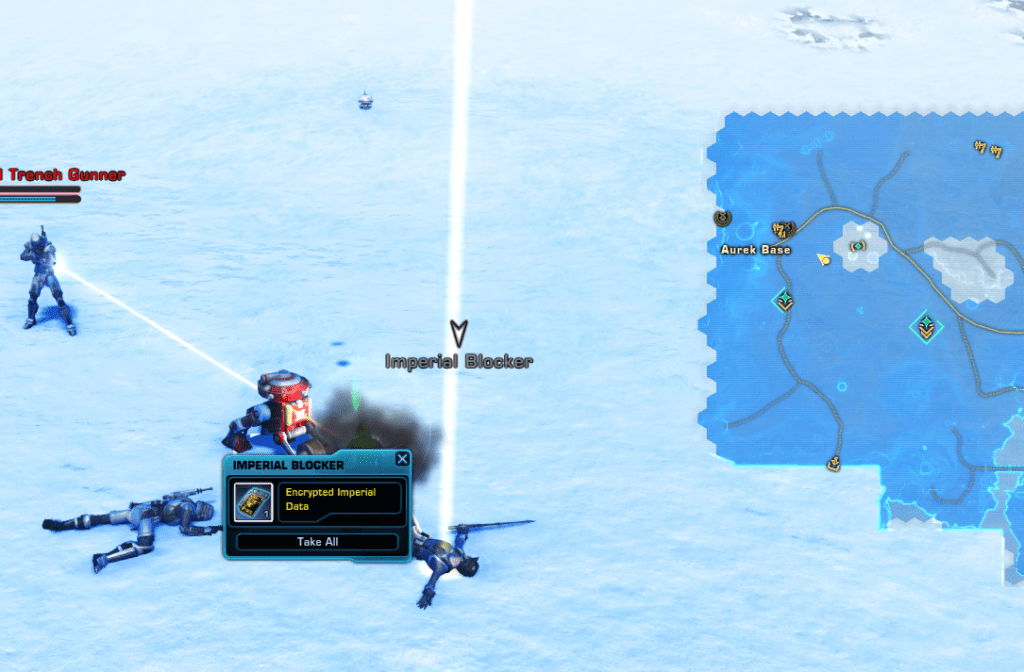This screenshot has width=1024, height=672.
Task: Select the bracketed marker in the white hex area
Action: (x=857, y=246)
